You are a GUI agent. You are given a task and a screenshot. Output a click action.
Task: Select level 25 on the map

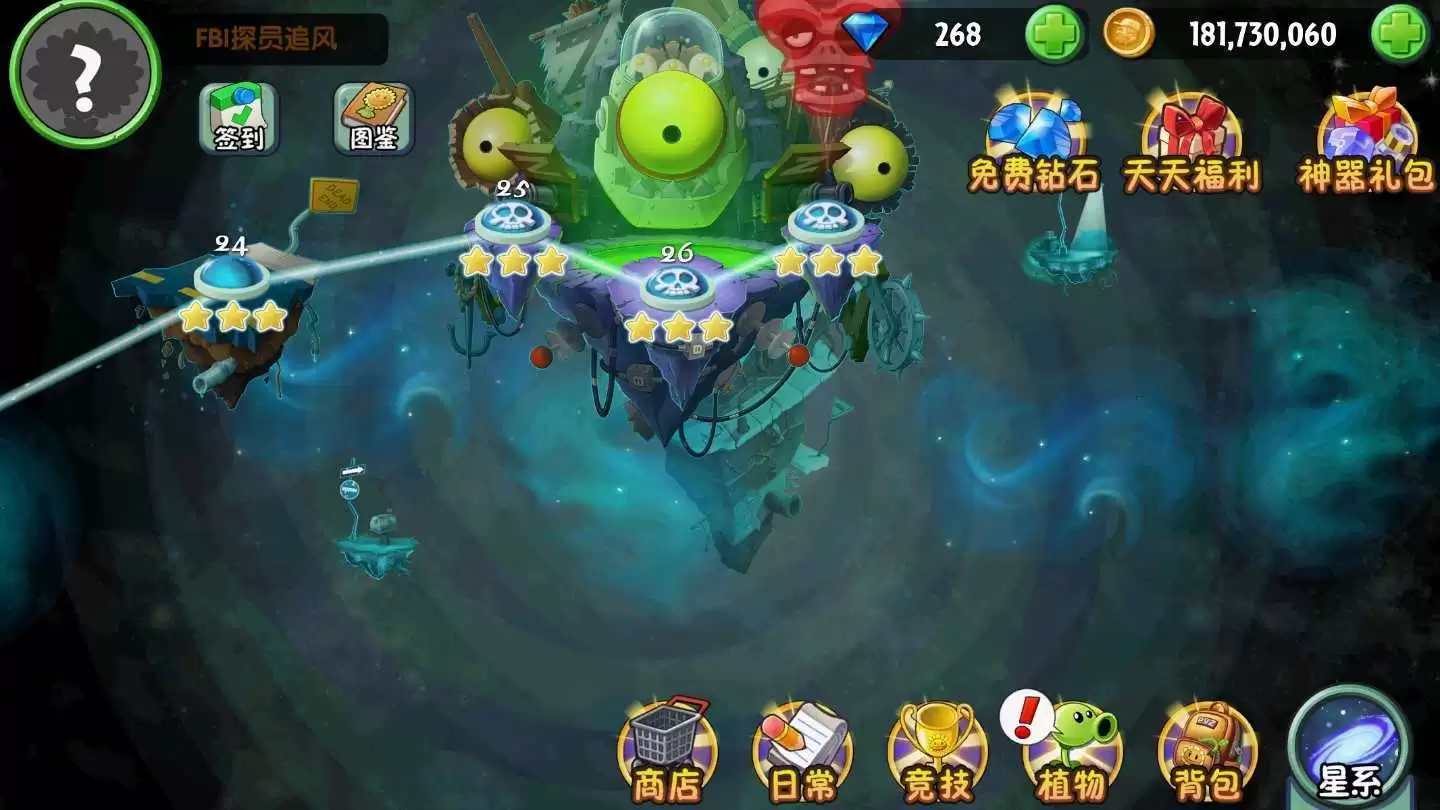512,220
